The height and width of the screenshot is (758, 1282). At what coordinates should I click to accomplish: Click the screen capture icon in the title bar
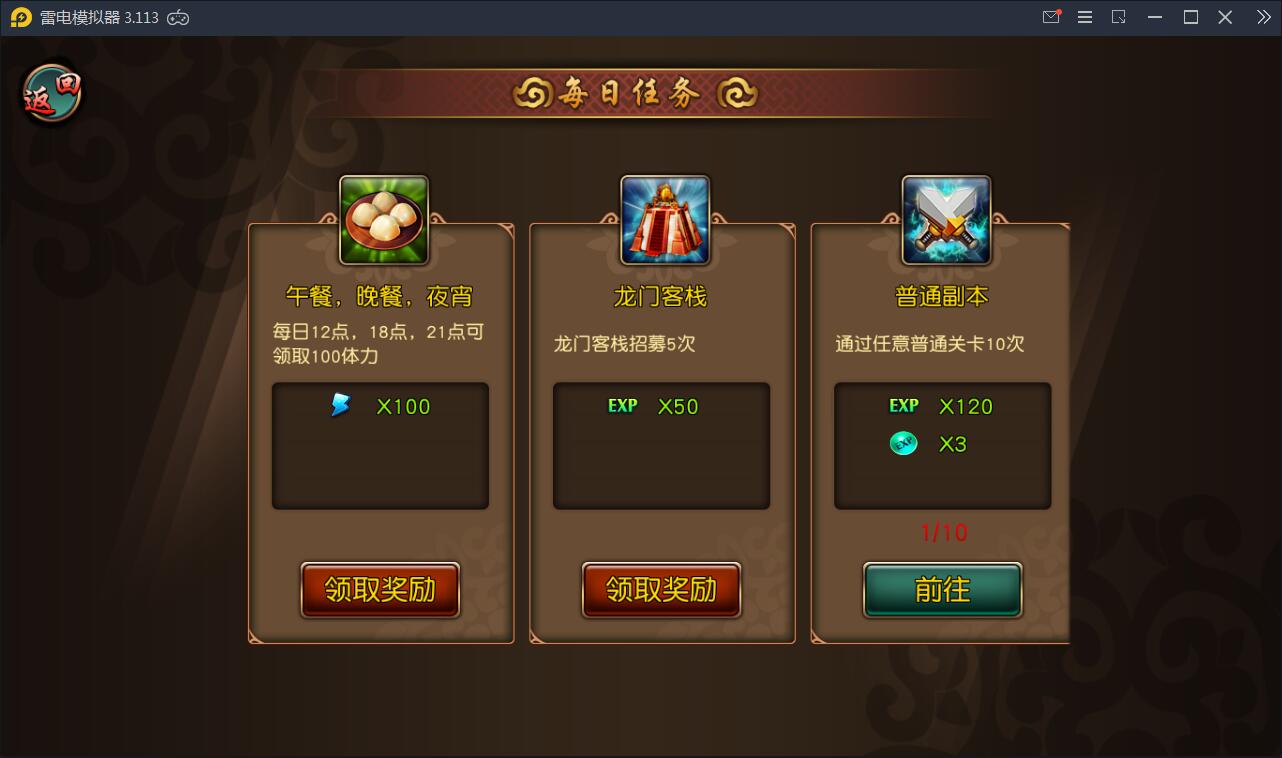click(1119, 17)
